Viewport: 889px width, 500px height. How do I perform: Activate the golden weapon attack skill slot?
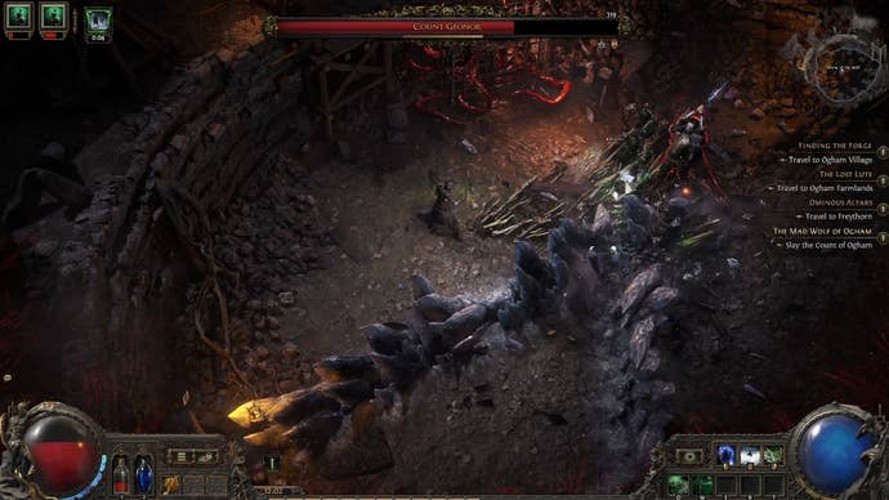[172, 484]
